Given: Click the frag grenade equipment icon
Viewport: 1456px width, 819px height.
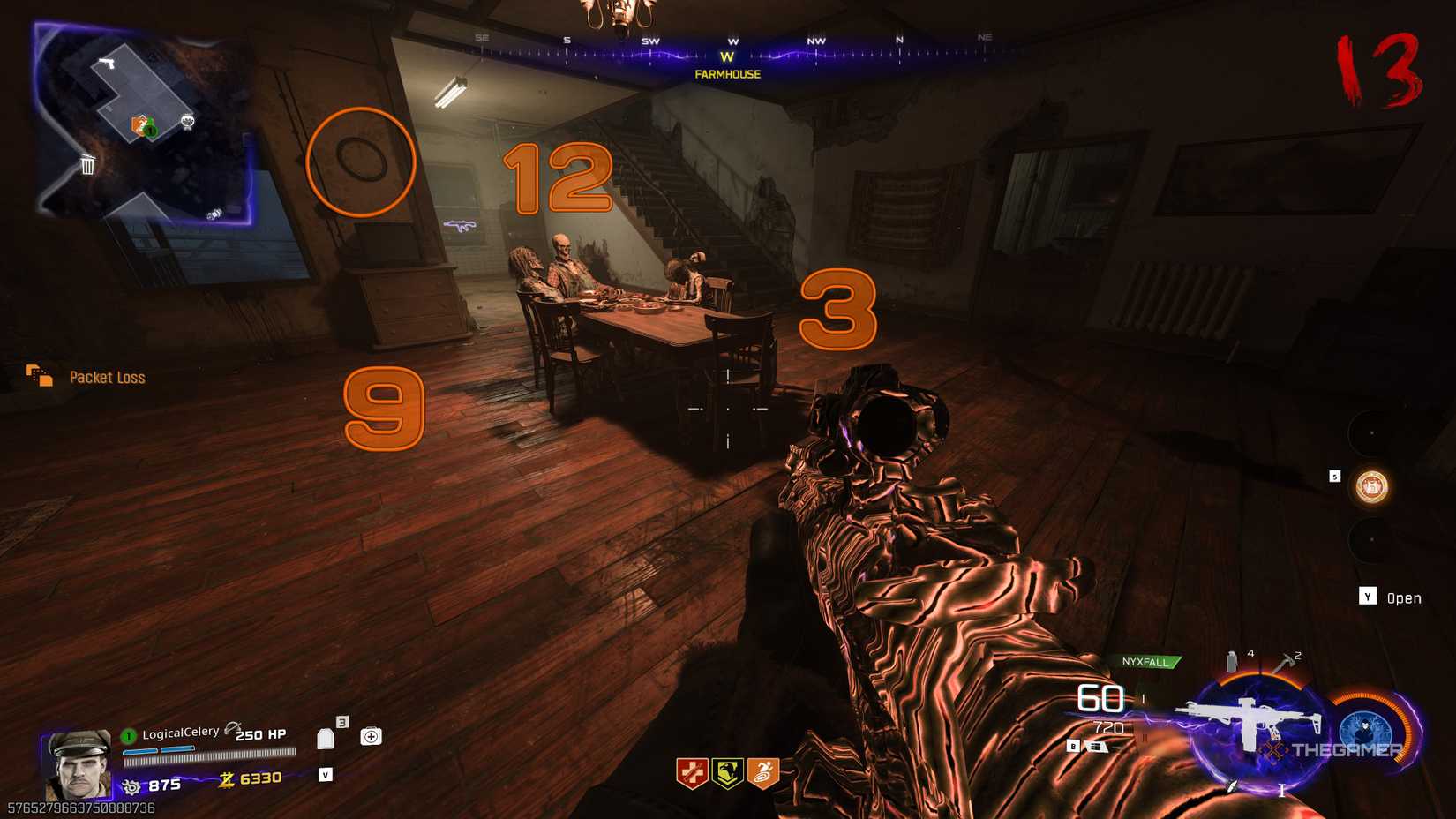Looking at the screenshot, I should (1230, 659).
